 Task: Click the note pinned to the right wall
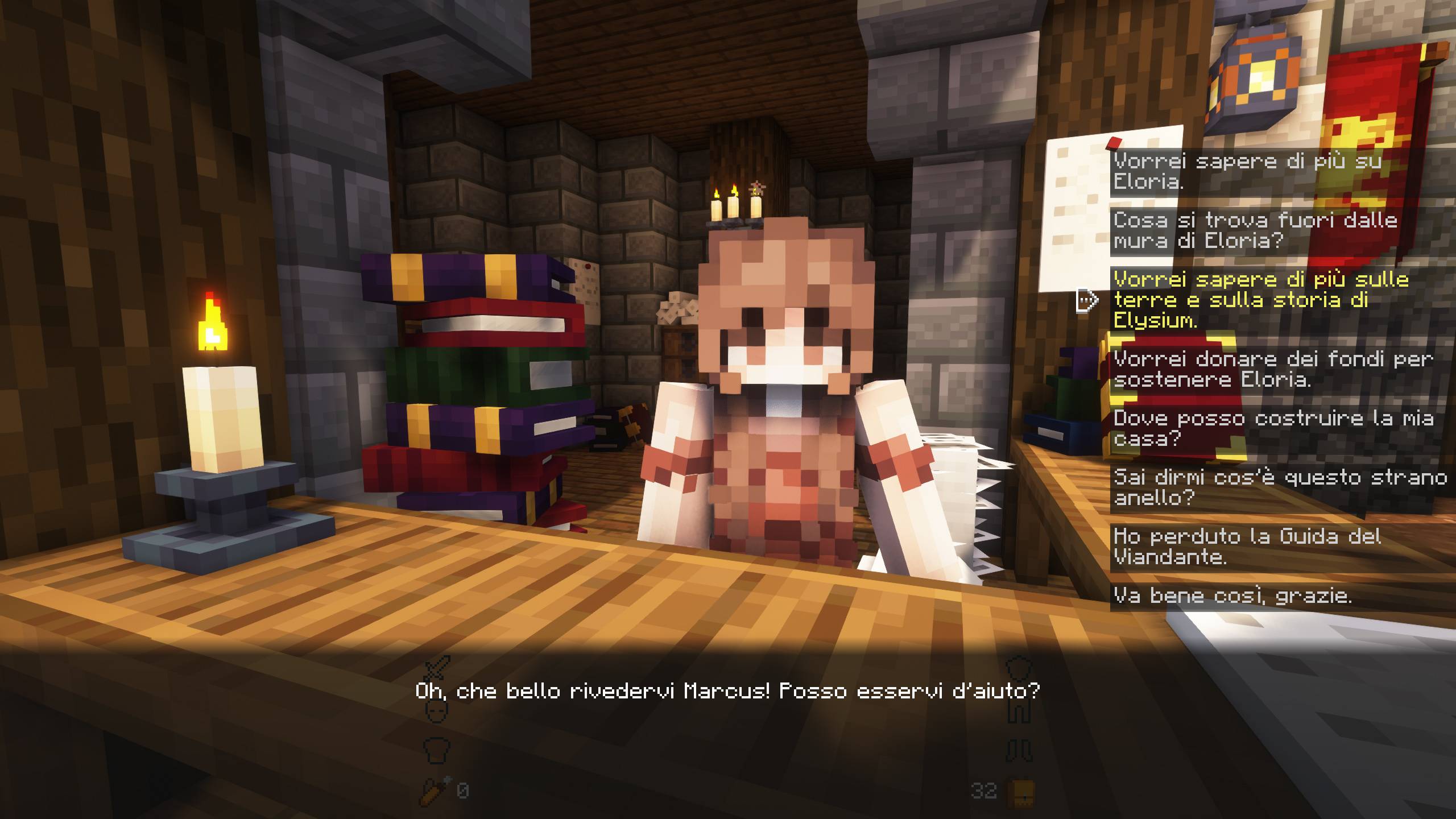click(x=1075, y=210)
